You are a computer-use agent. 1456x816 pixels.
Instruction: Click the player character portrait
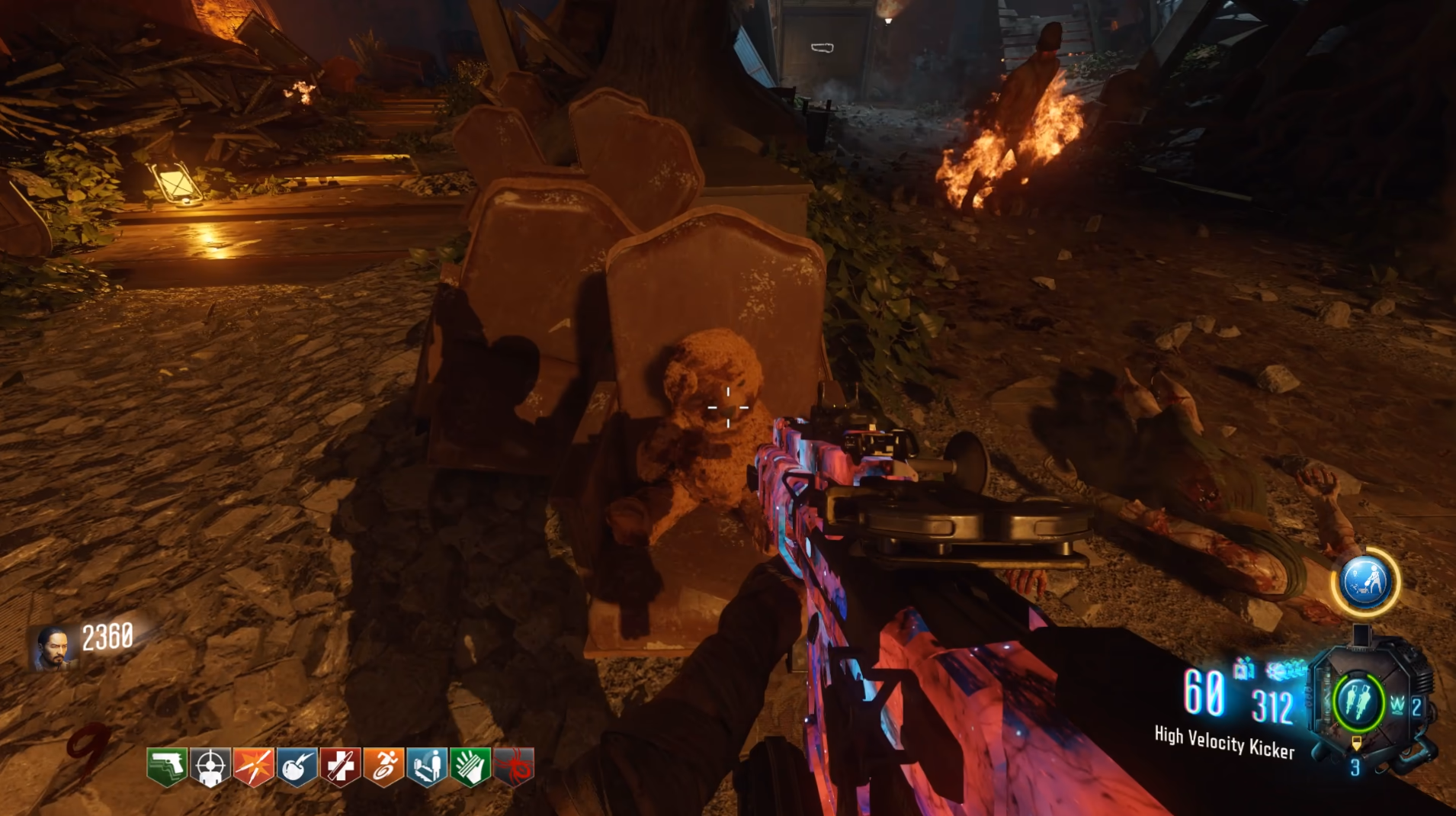coord(53,647)
